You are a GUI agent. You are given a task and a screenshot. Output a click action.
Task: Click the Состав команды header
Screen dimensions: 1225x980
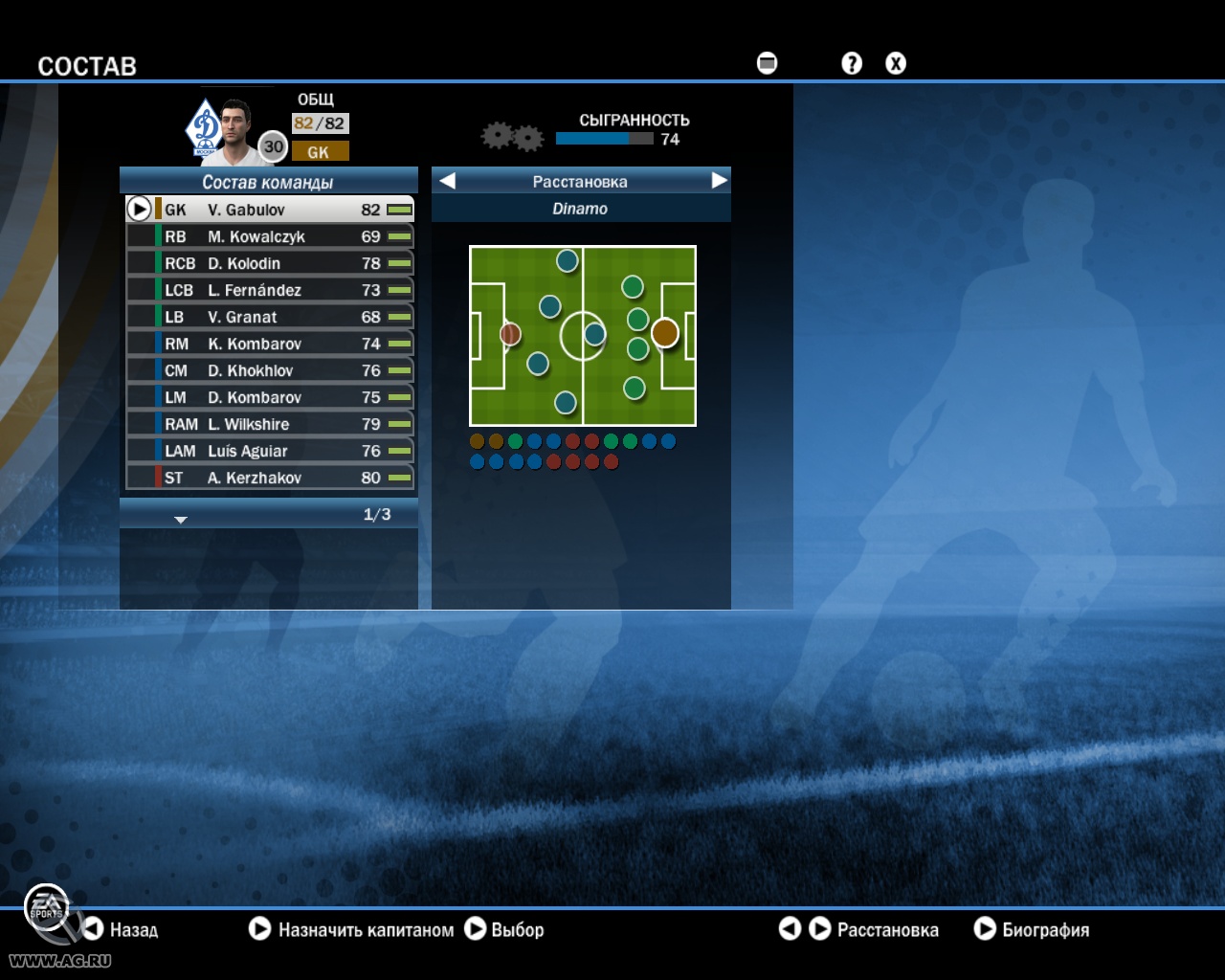tap(268, 179)
